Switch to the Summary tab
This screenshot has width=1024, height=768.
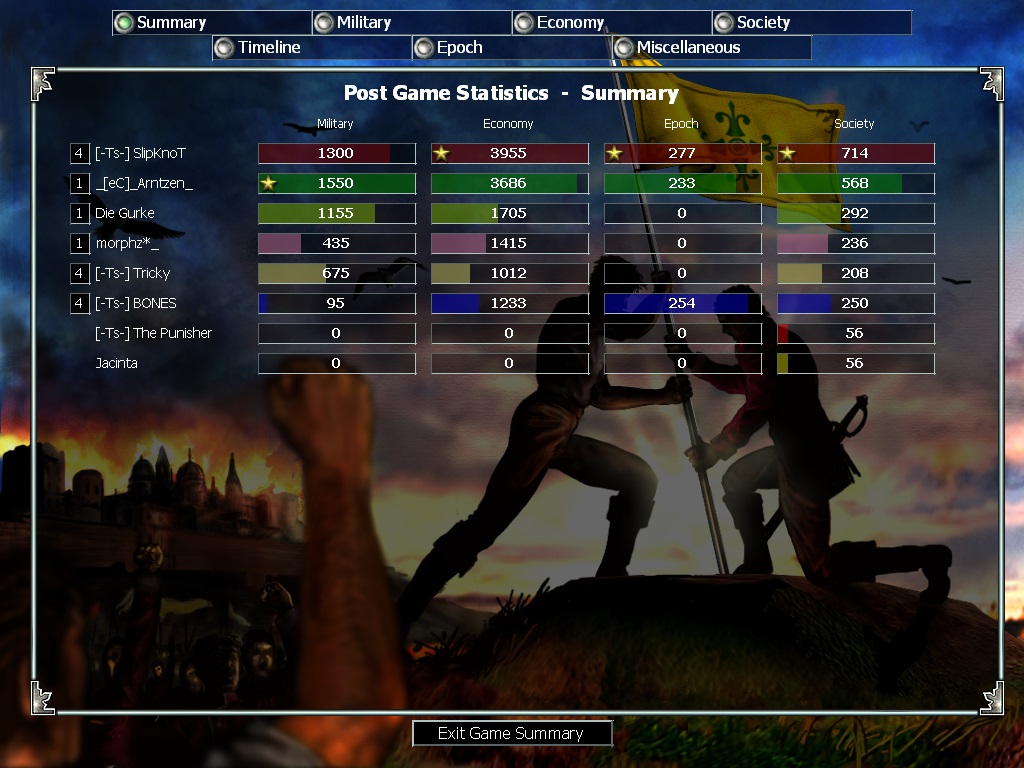click(211, 23)
